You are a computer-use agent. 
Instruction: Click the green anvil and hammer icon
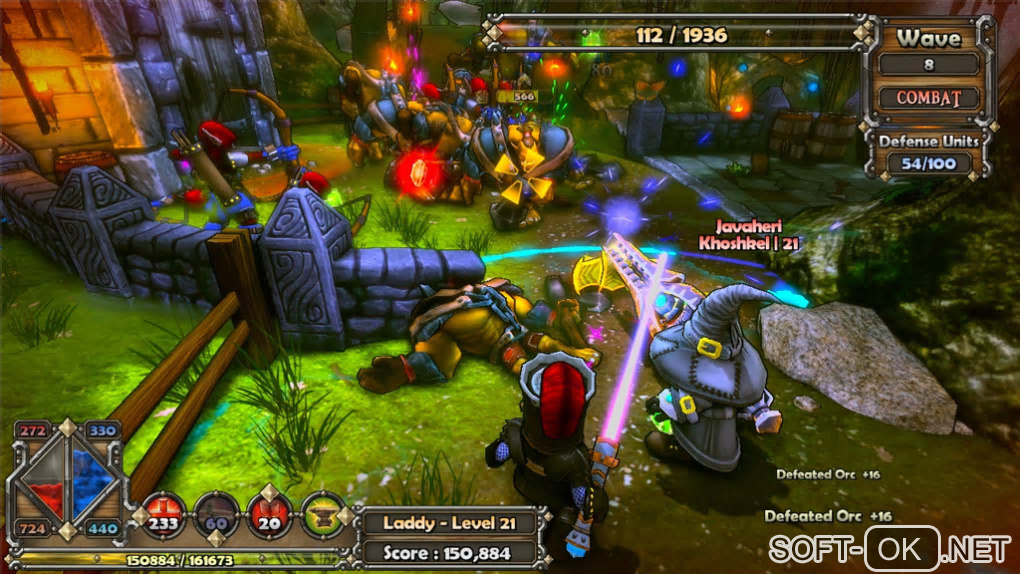[x=323, y=514]
